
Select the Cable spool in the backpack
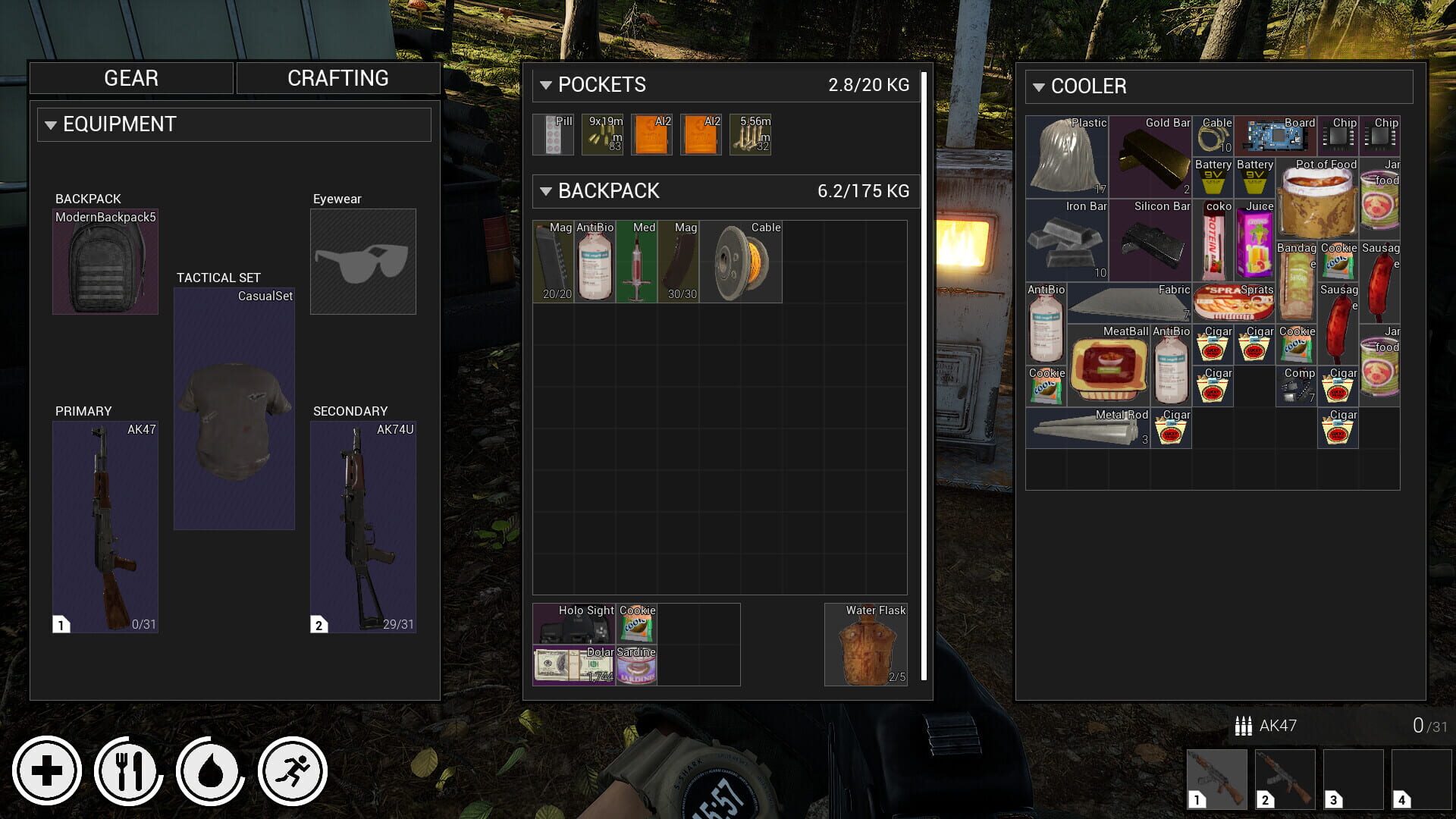[x=741, y=262]
